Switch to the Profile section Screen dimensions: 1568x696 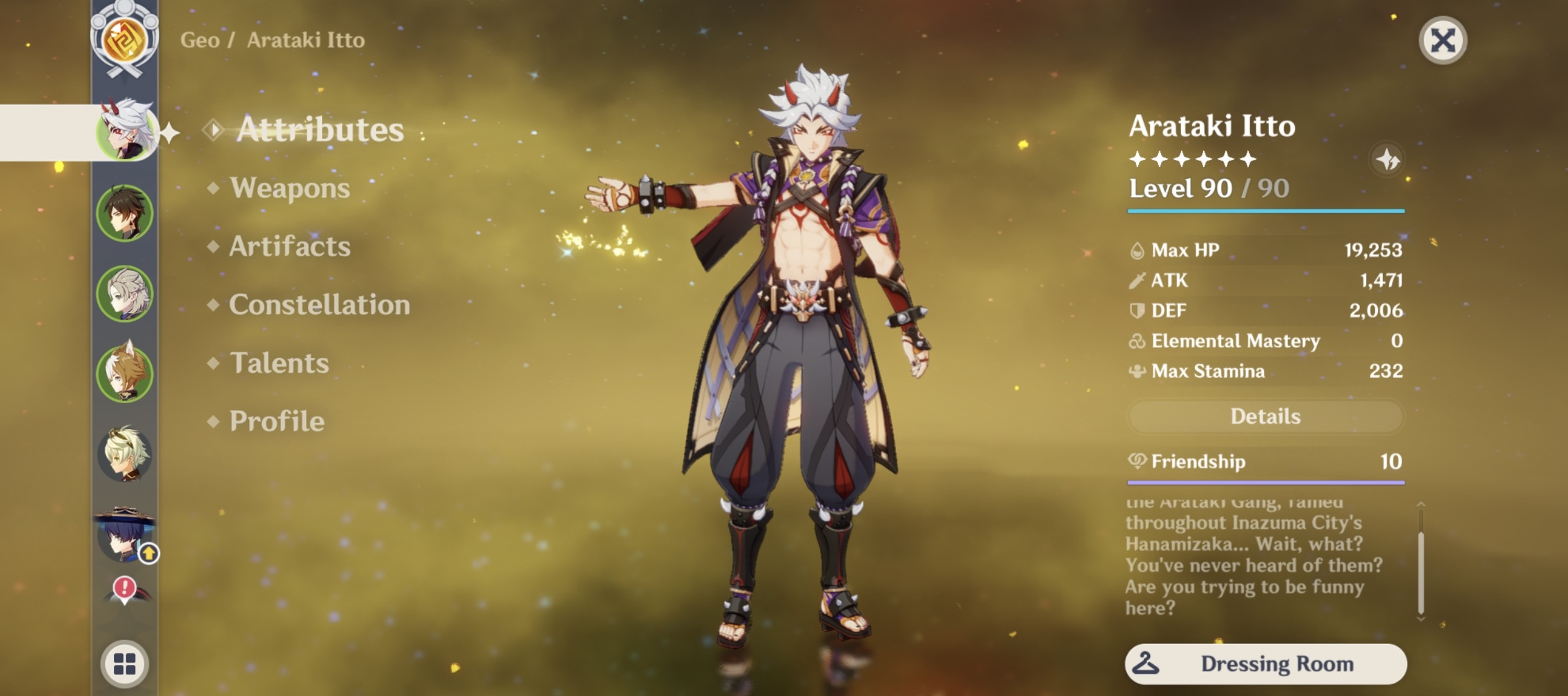(x=276, y=422)
